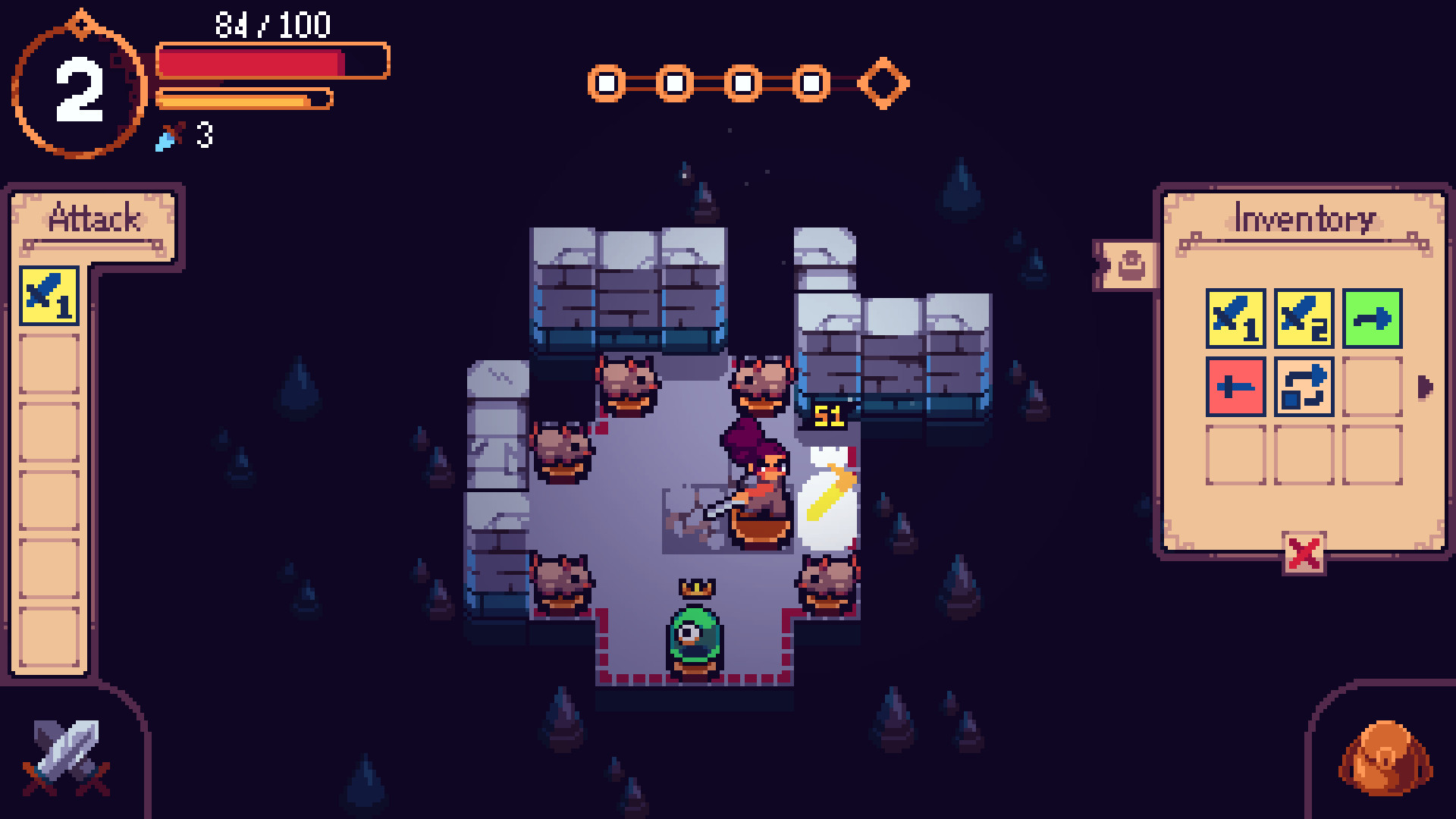
Task: Click the small dagger counter icon below XP bar
Action: (x=170, y=137)
